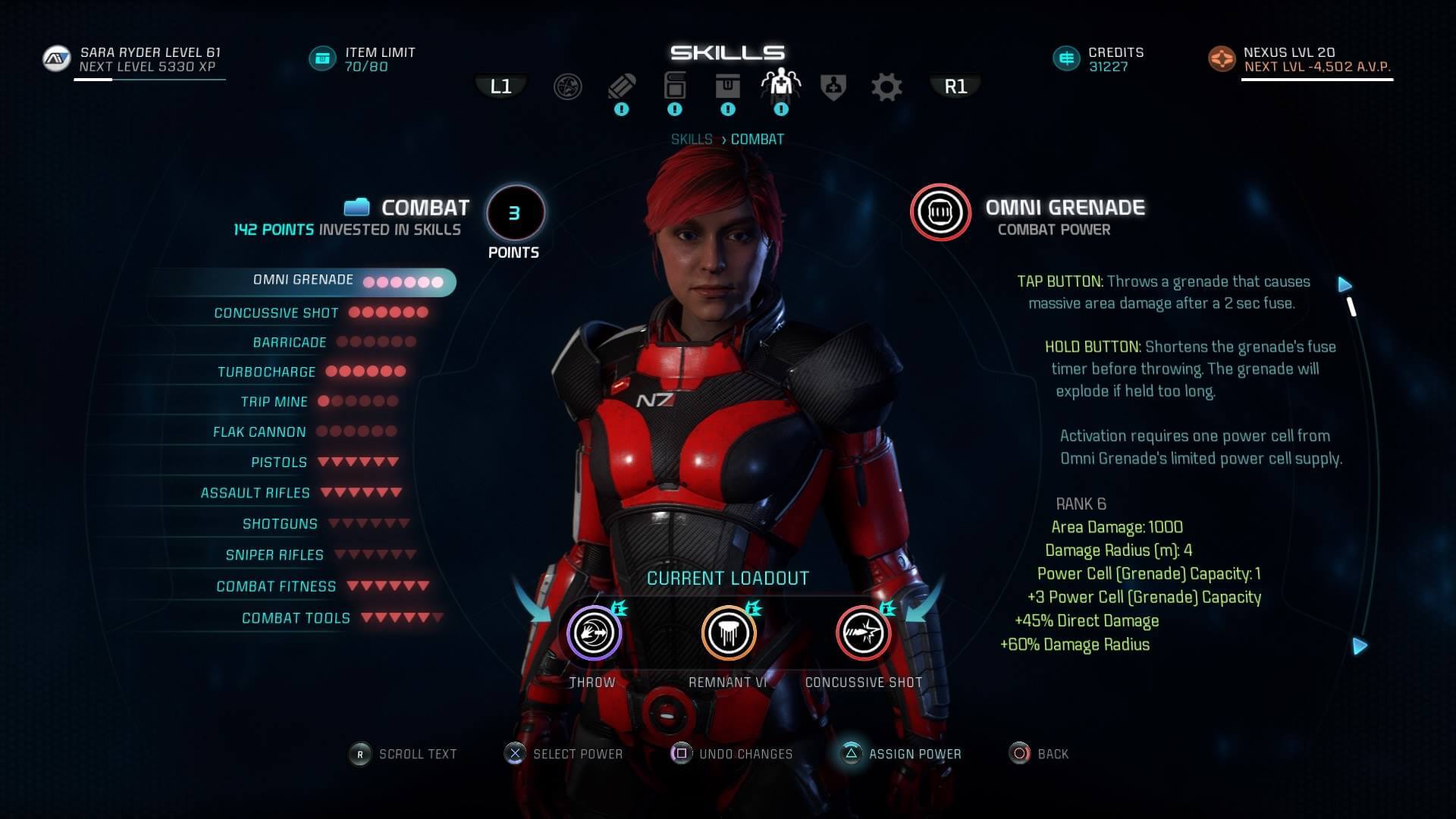Select the Omni Grenade skill row
The height and width of the screenshot is (819, 1456).
[303, 281]
